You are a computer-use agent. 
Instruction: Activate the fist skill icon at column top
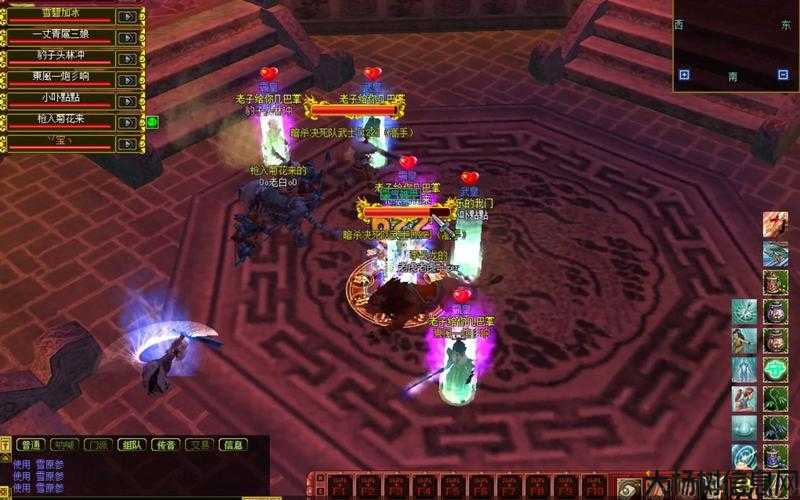pyautogui.click(x=776, y=223)
